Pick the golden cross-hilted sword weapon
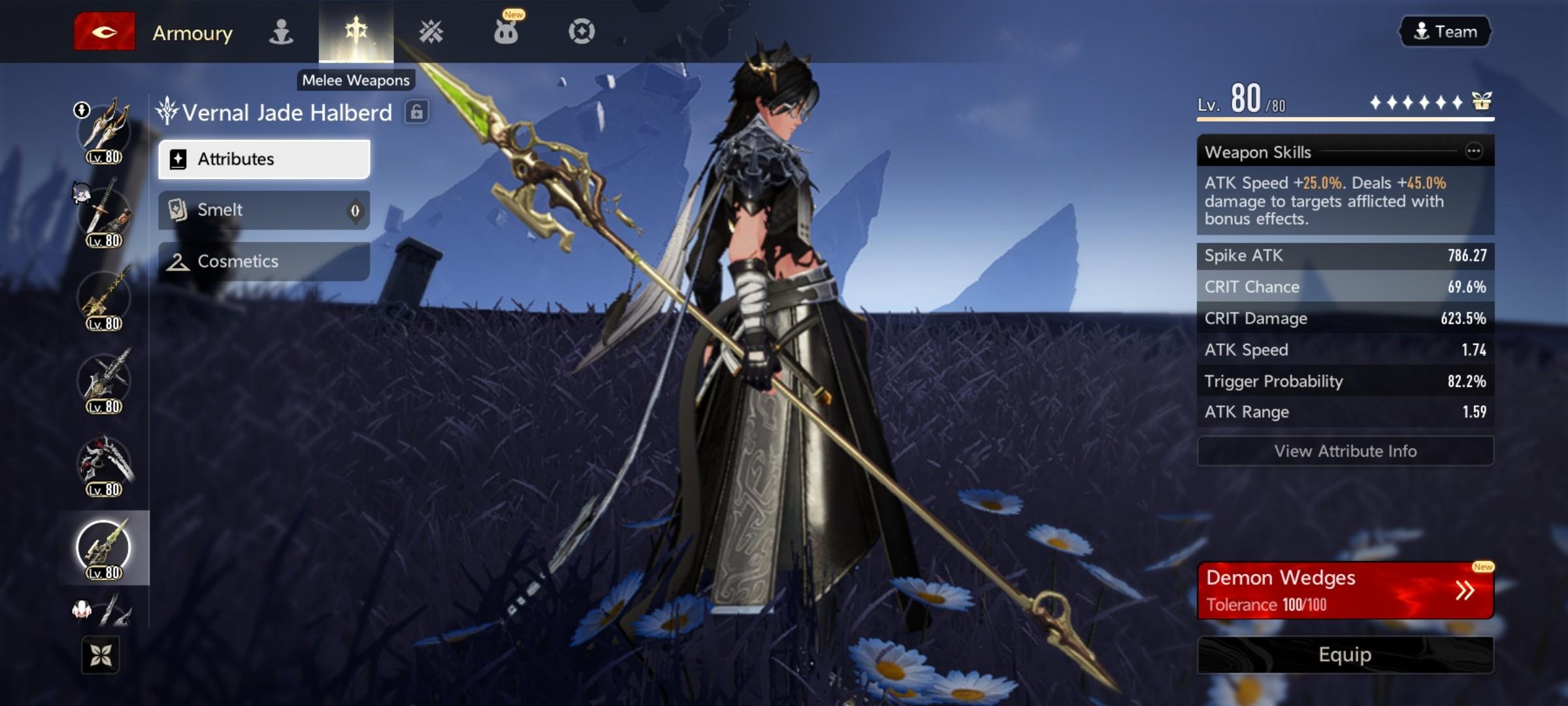Image resolution: width=1568 pixels, height=706 pixels. click(105, 296)
